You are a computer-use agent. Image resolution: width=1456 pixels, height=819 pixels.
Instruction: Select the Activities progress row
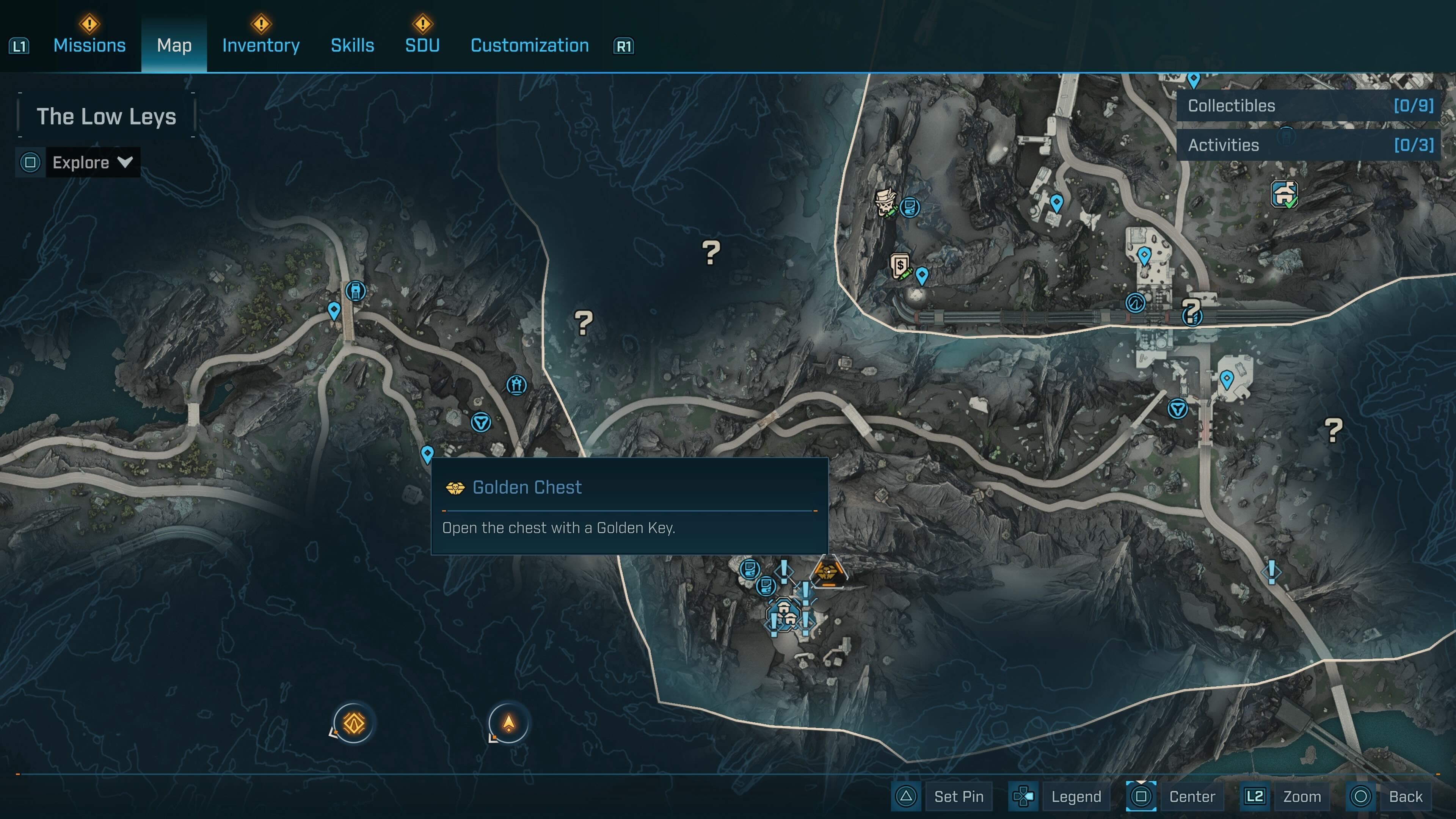1309,145
